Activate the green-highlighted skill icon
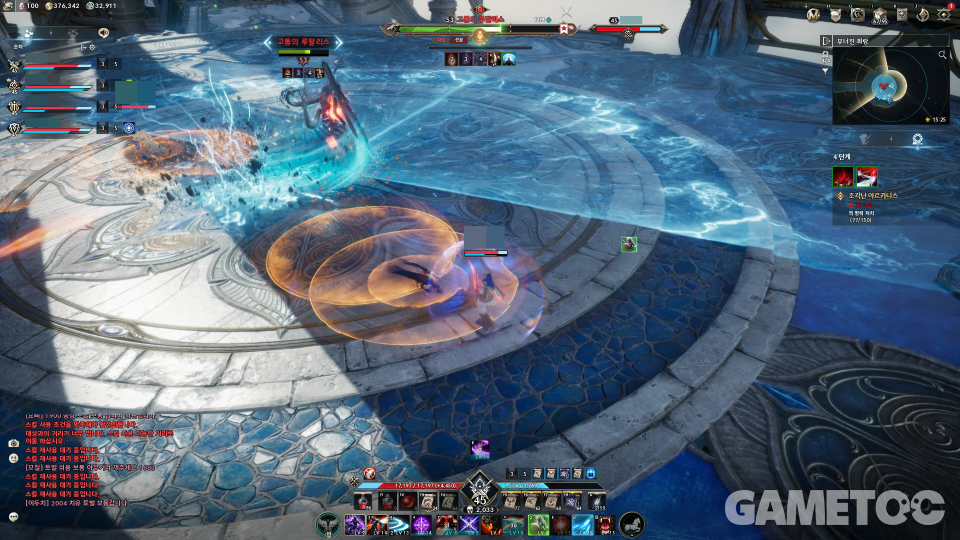 click(x=538, y=524)
